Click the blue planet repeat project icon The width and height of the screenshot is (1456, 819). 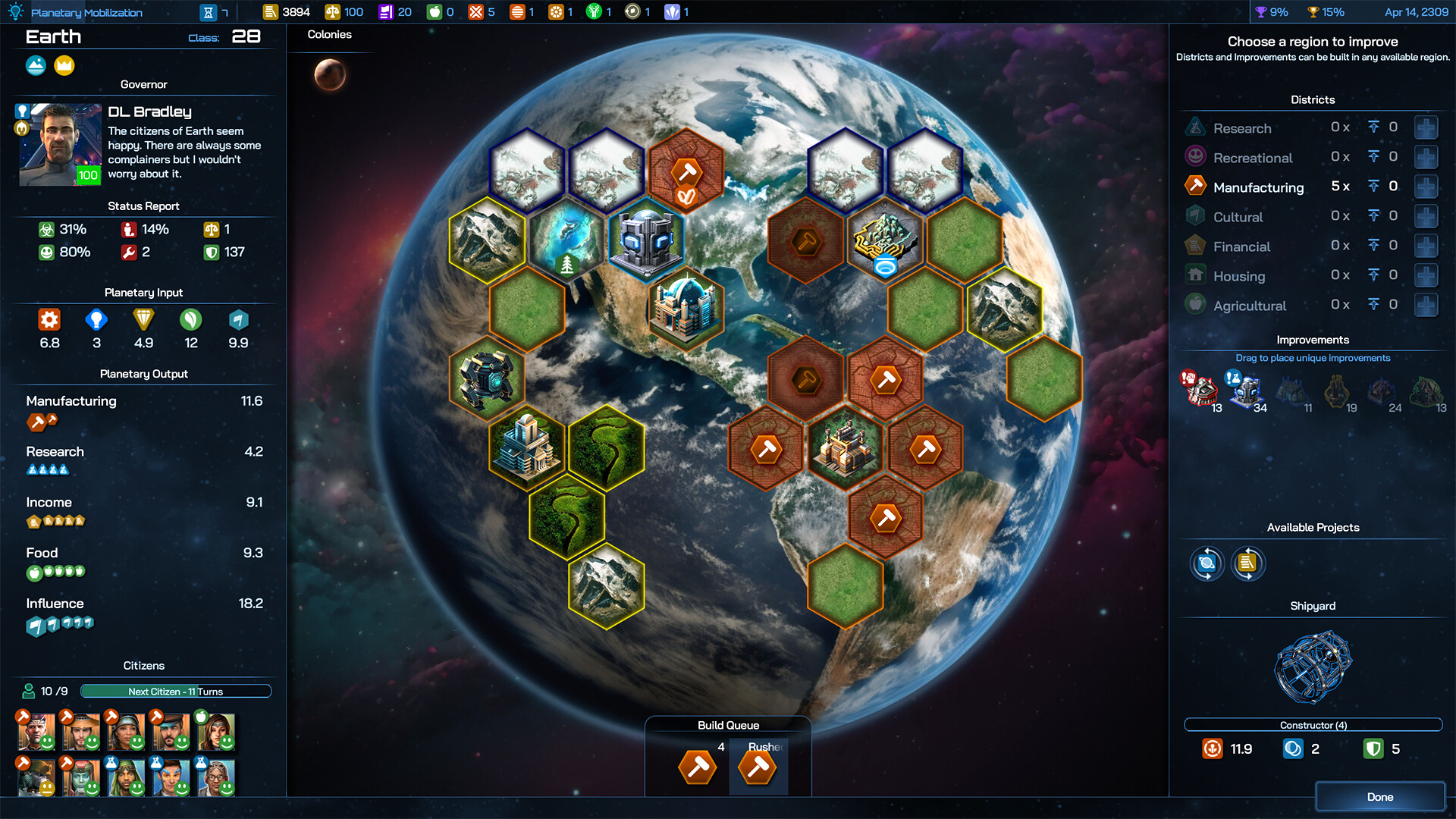(x=1207, y=563)
